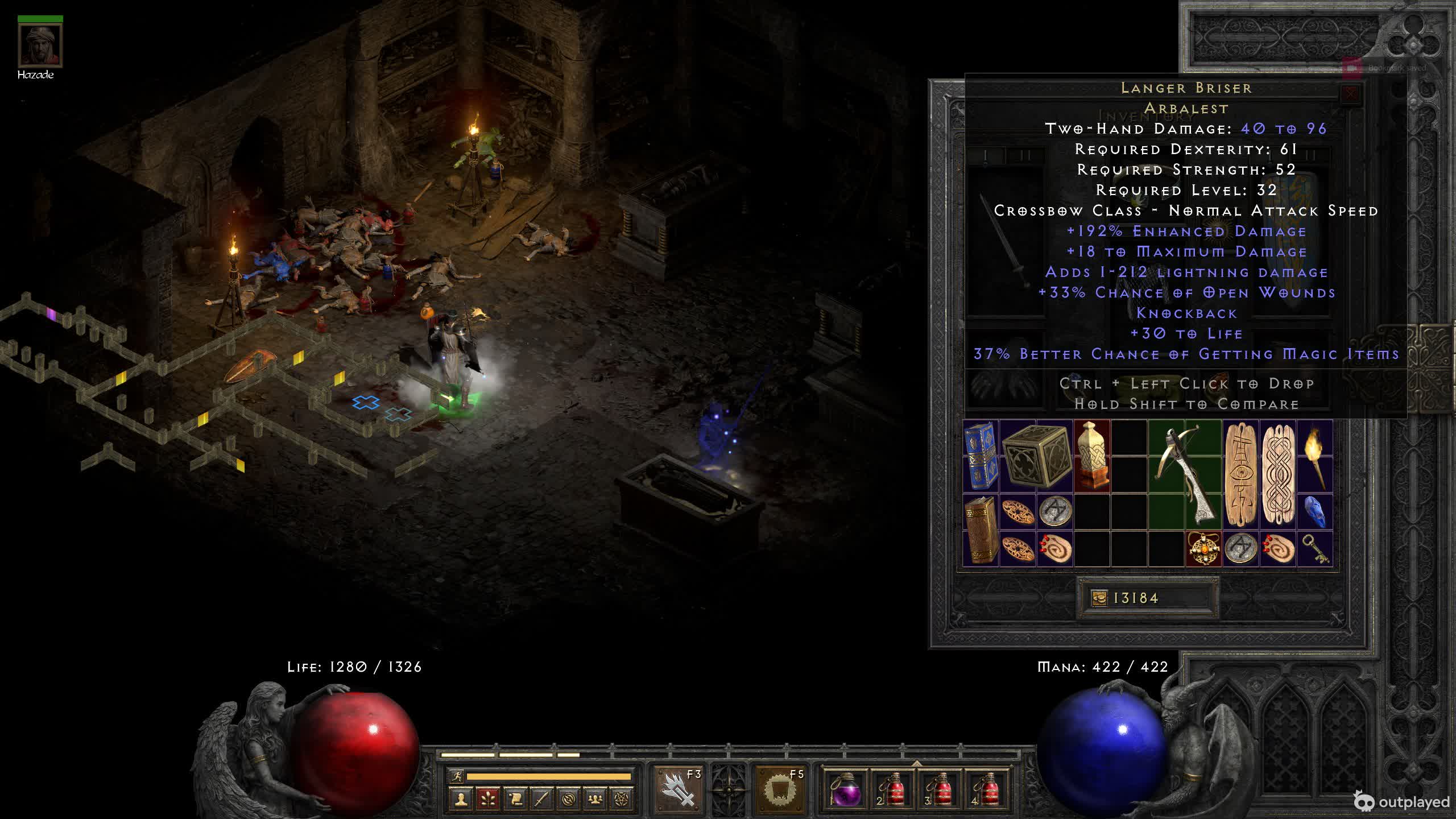Select the blue crystal shard item
Image resolution: width=1456 pixels, height=819 pixels.
tap(1315, 511)
